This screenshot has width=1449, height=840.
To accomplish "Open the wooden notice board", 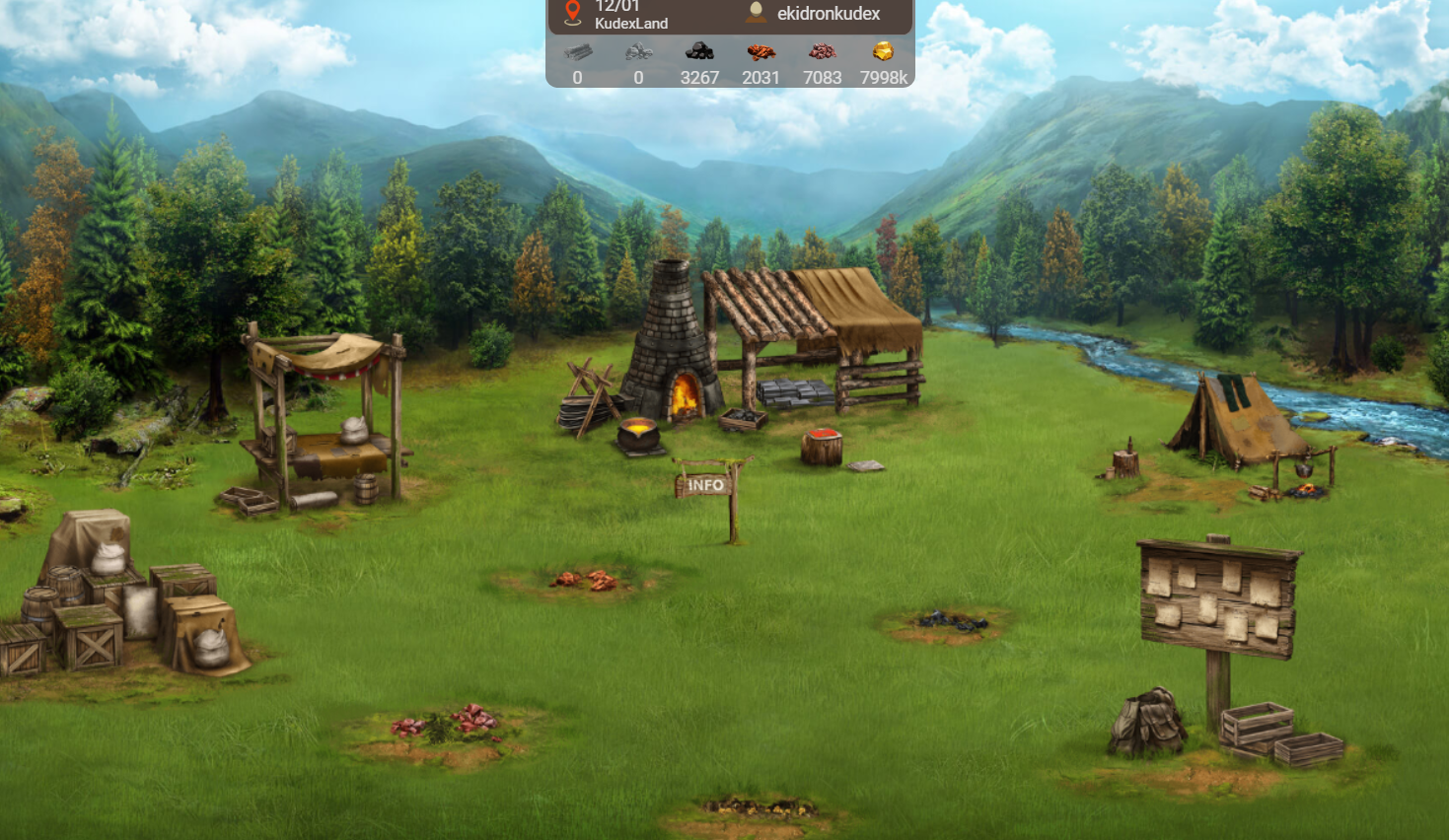I will coord(1219,597).
